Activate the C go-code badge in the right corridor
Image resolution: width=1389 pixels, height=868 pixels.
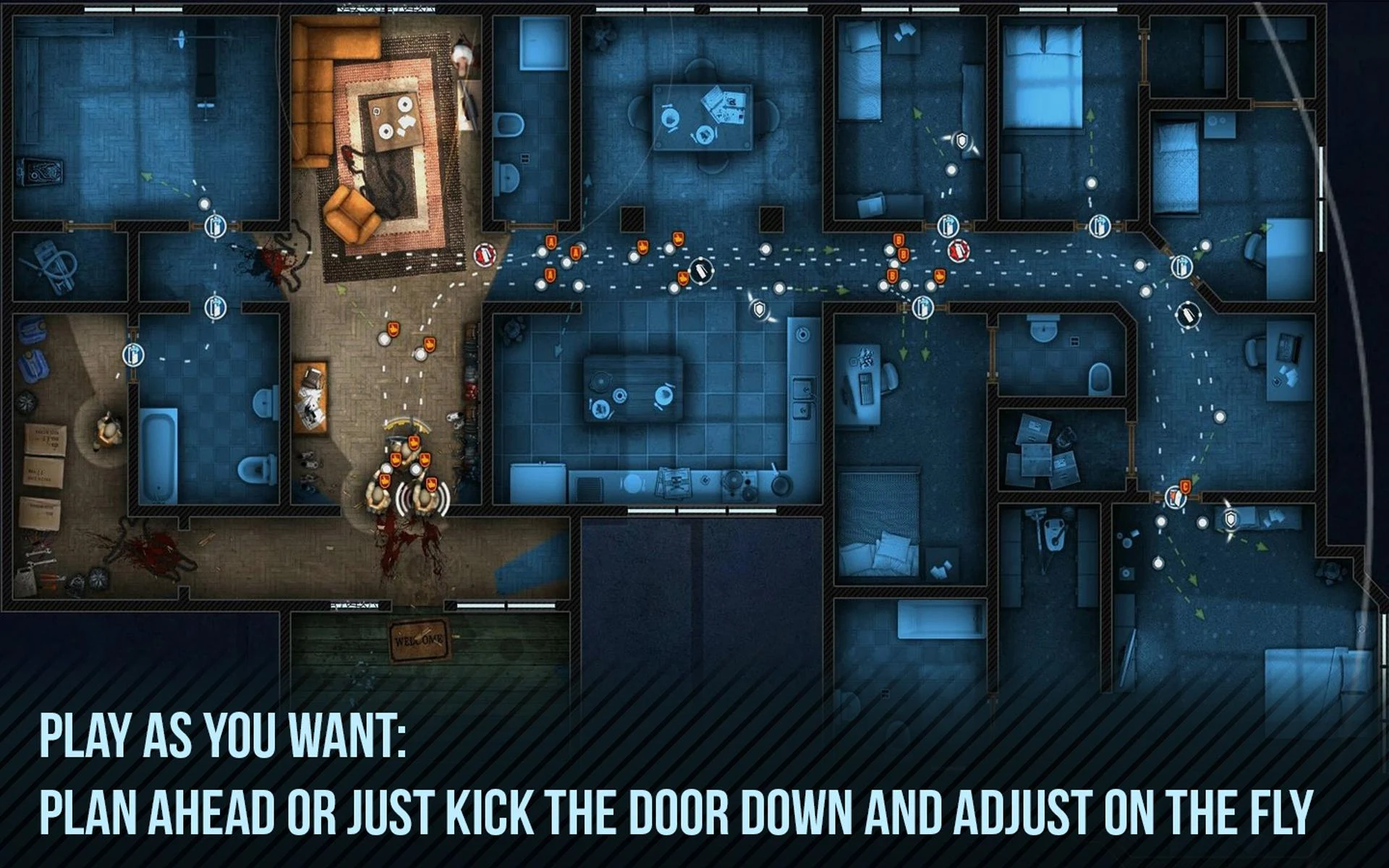pos(1185,486)
